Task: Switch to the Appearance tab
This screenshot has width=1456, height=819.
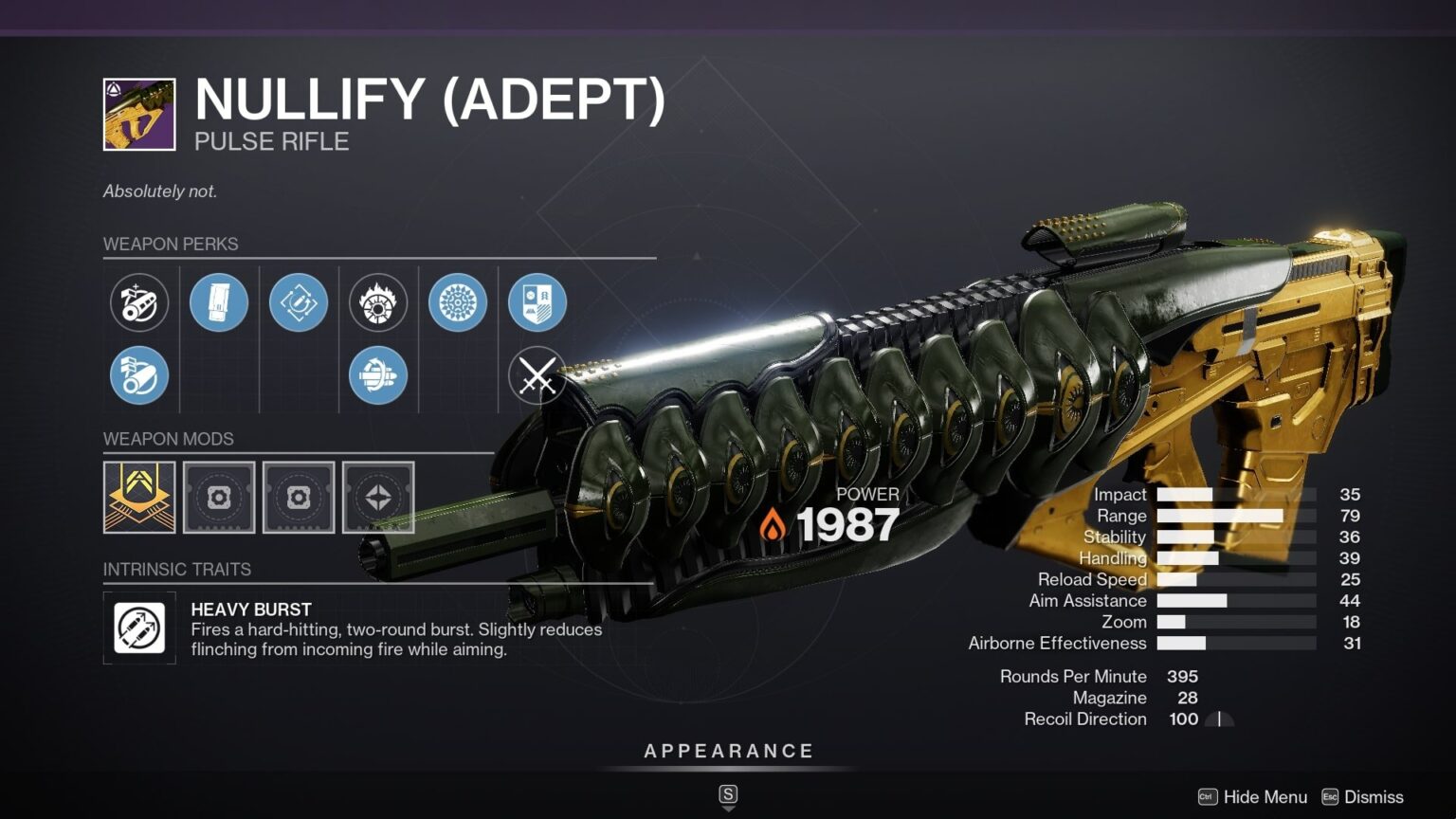Action: click(728, 750)
